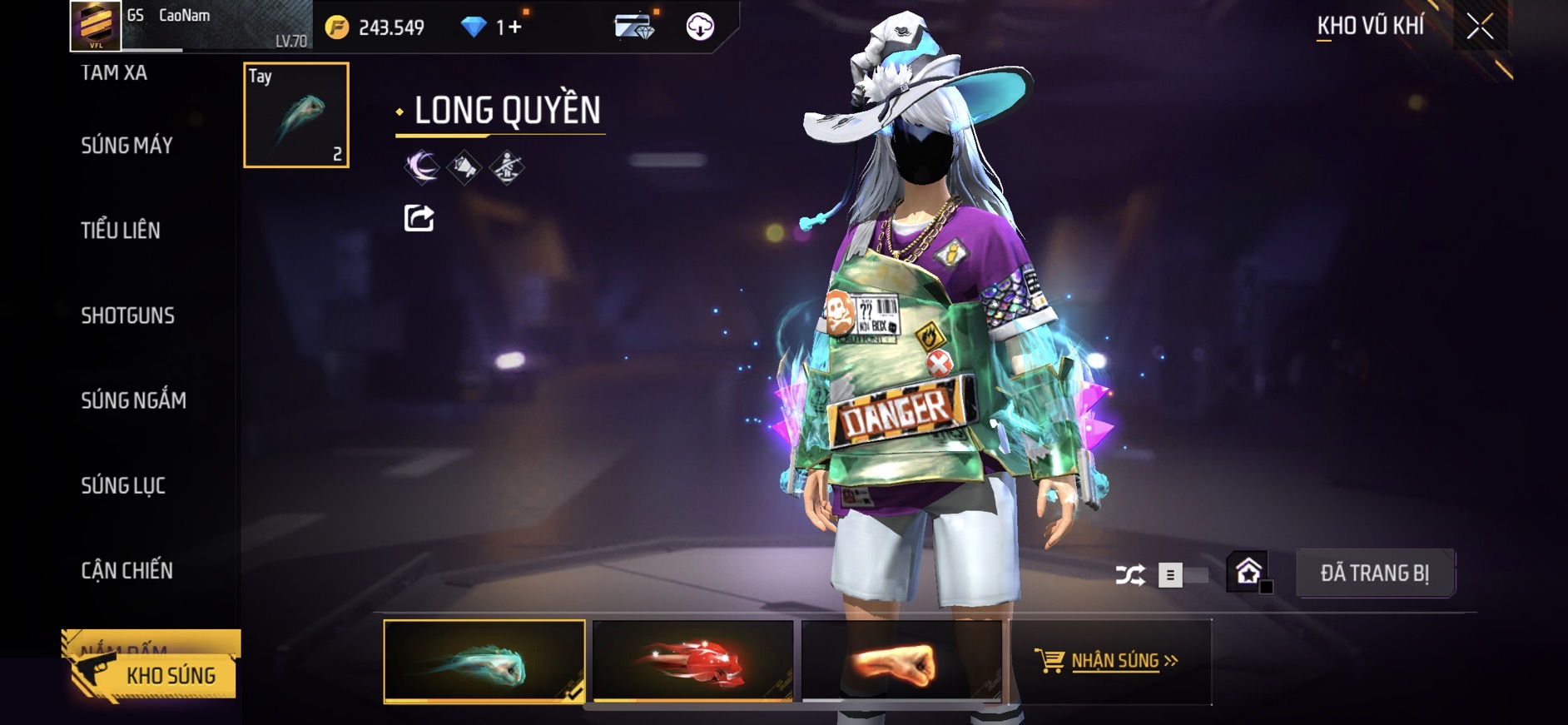This screenshot has width=1568, height=725.
Task: Open the Cận Chiến category
Action: click(x=127, y=570)
